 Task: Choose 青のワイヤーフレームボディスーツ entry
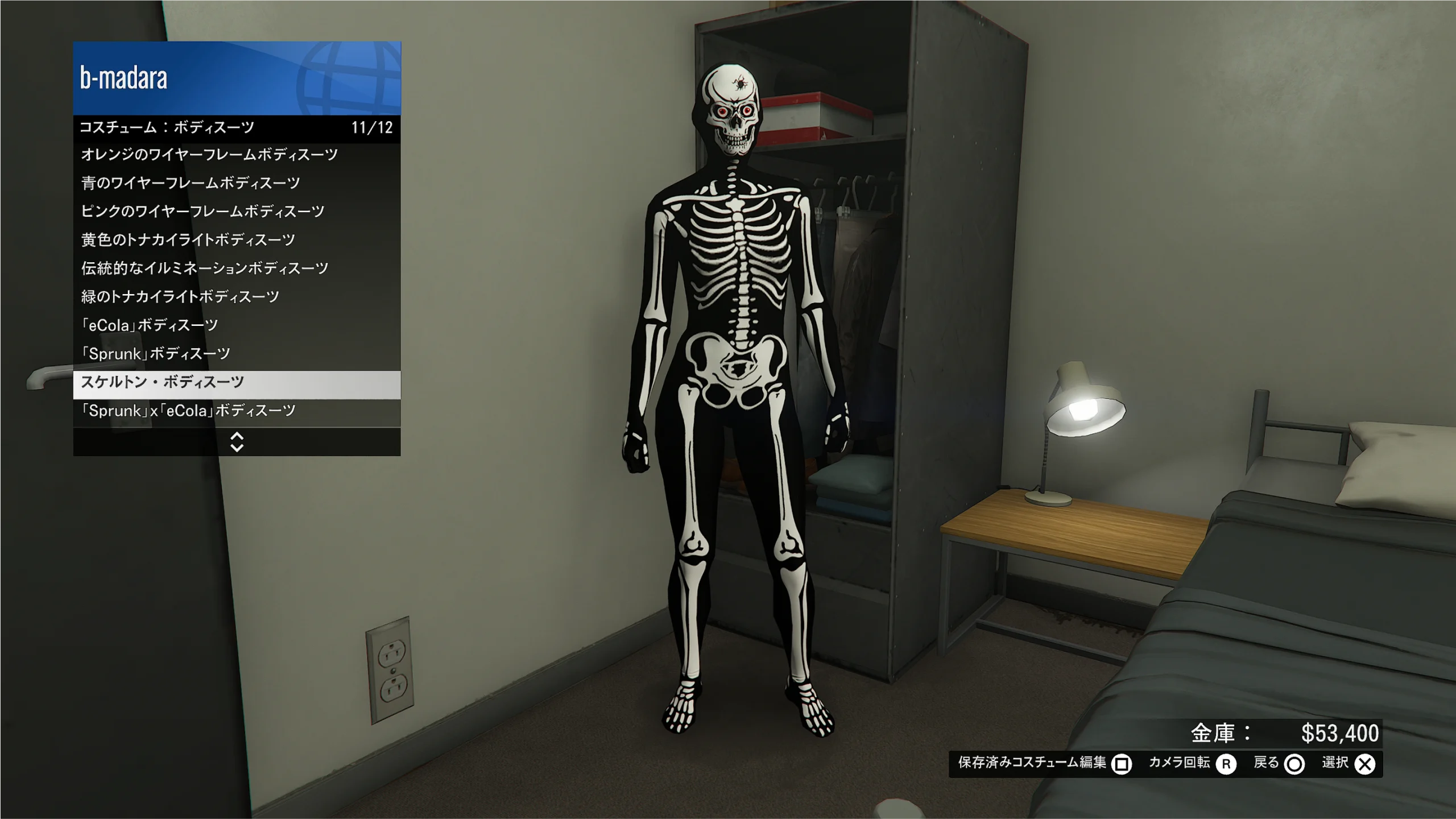(x=236, y=183)
